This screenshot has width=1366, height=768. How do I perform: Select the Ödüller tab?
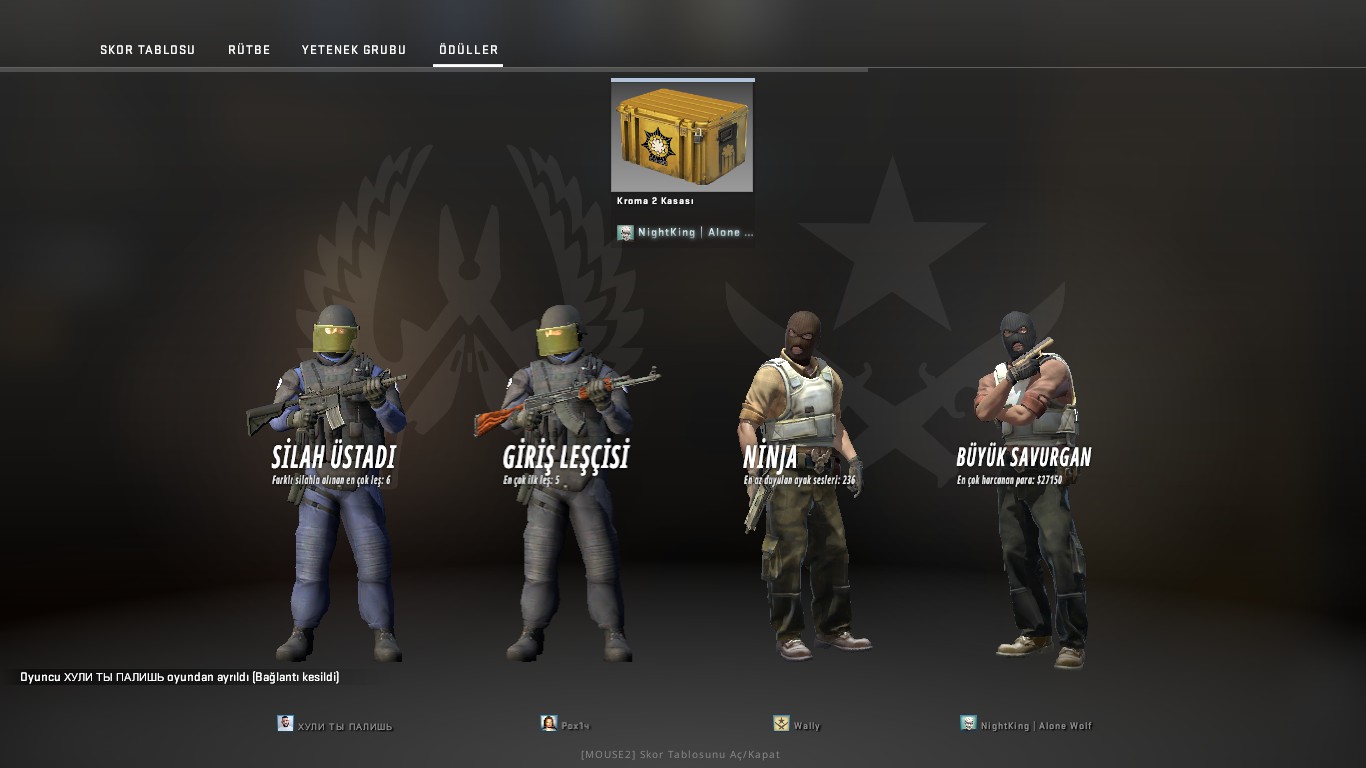coord(468,50)
